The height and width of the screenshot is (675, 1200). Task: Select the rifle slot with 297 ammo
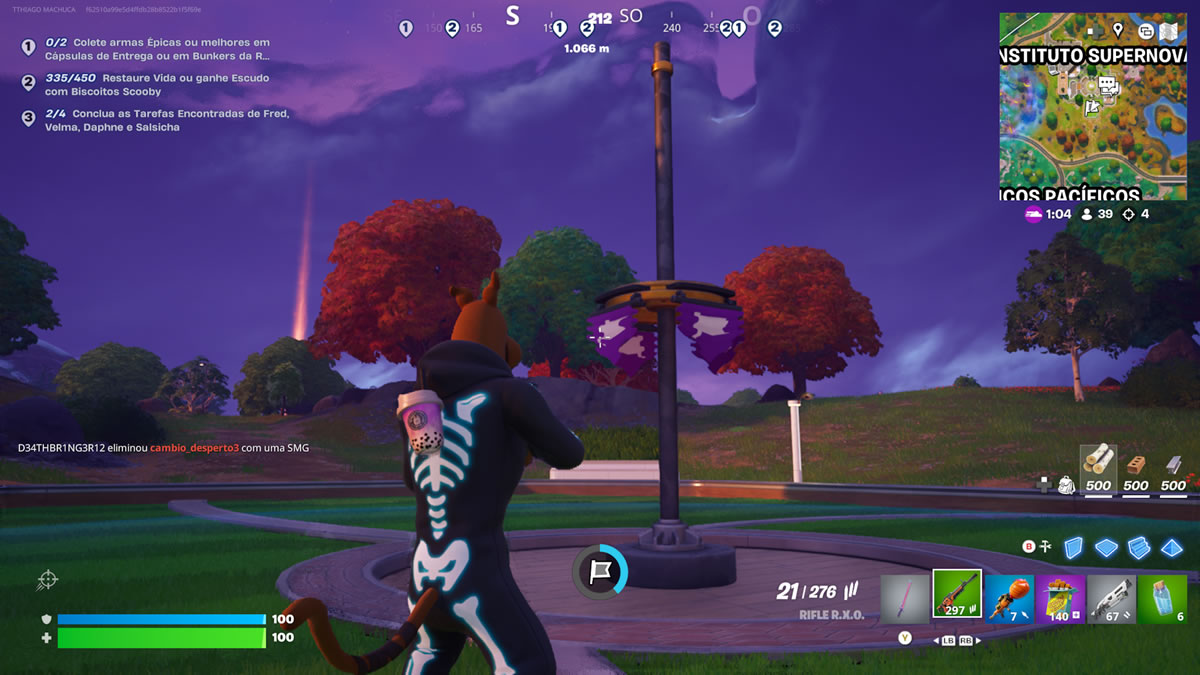(x=957, y=594)
